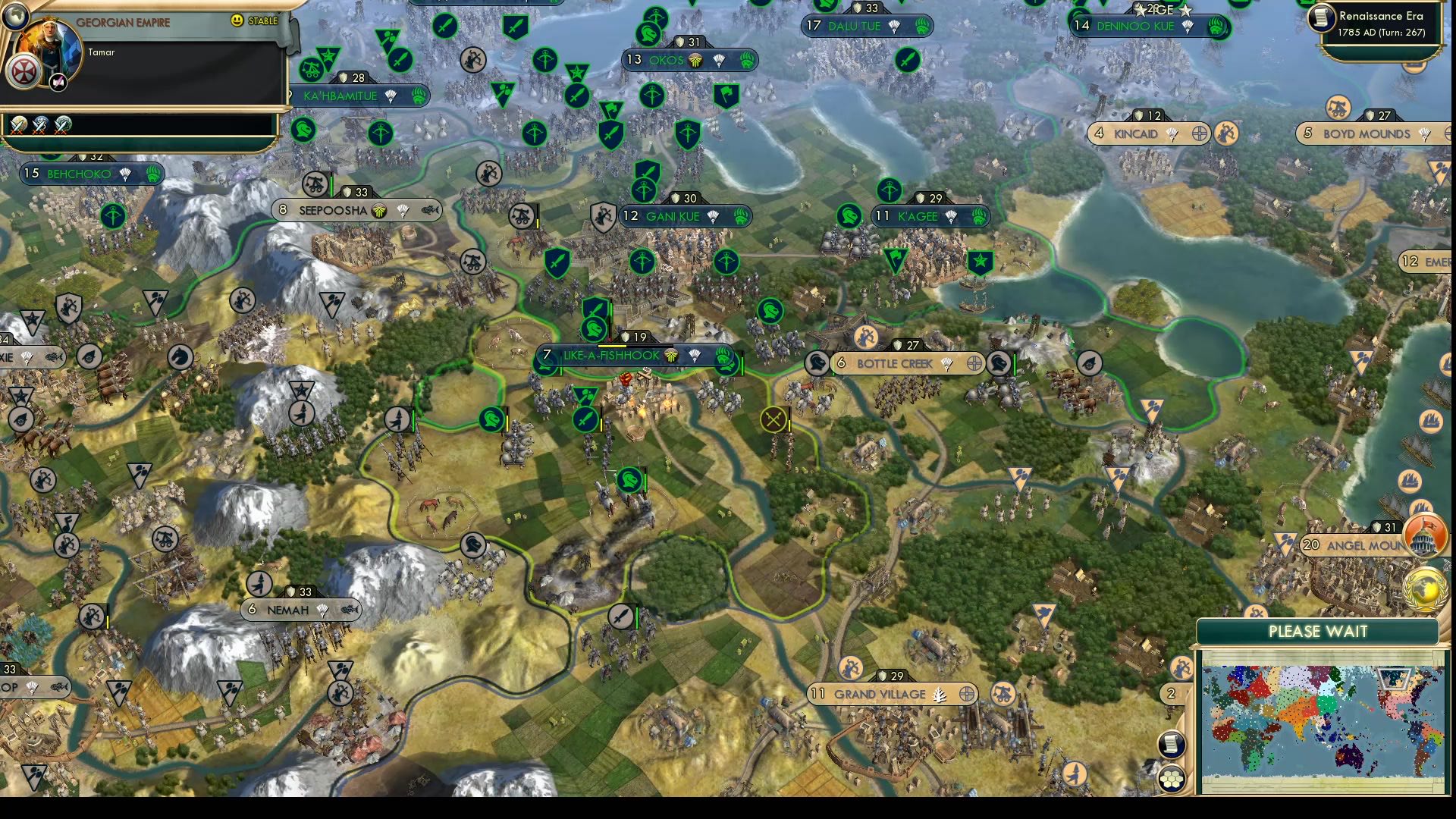Click the green production bar on Bottle Creek's banner

tap(833, 364)
